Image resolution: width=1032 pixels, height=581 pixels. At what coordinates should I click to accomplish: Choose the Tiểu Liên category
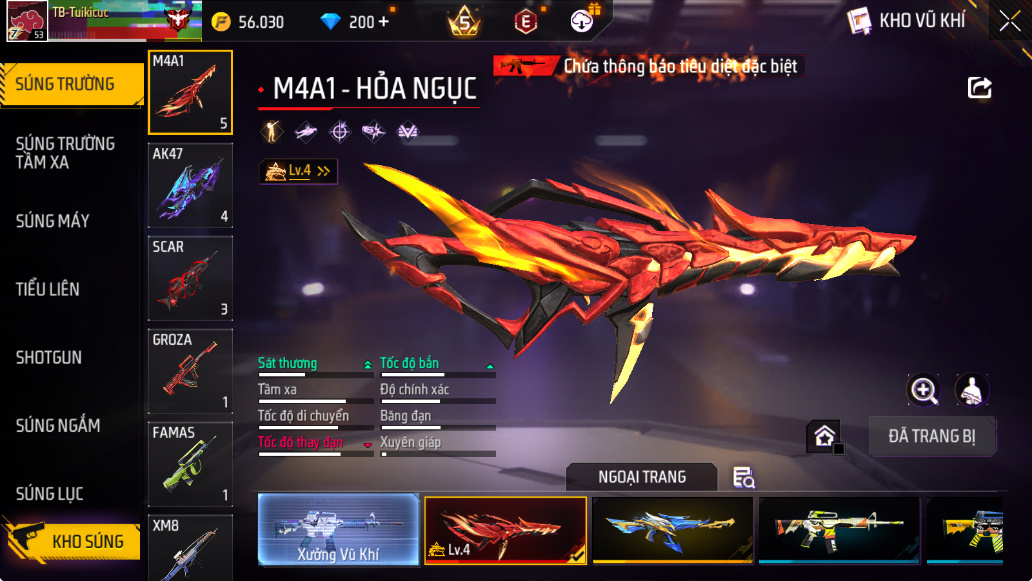[x=48, y=289]
